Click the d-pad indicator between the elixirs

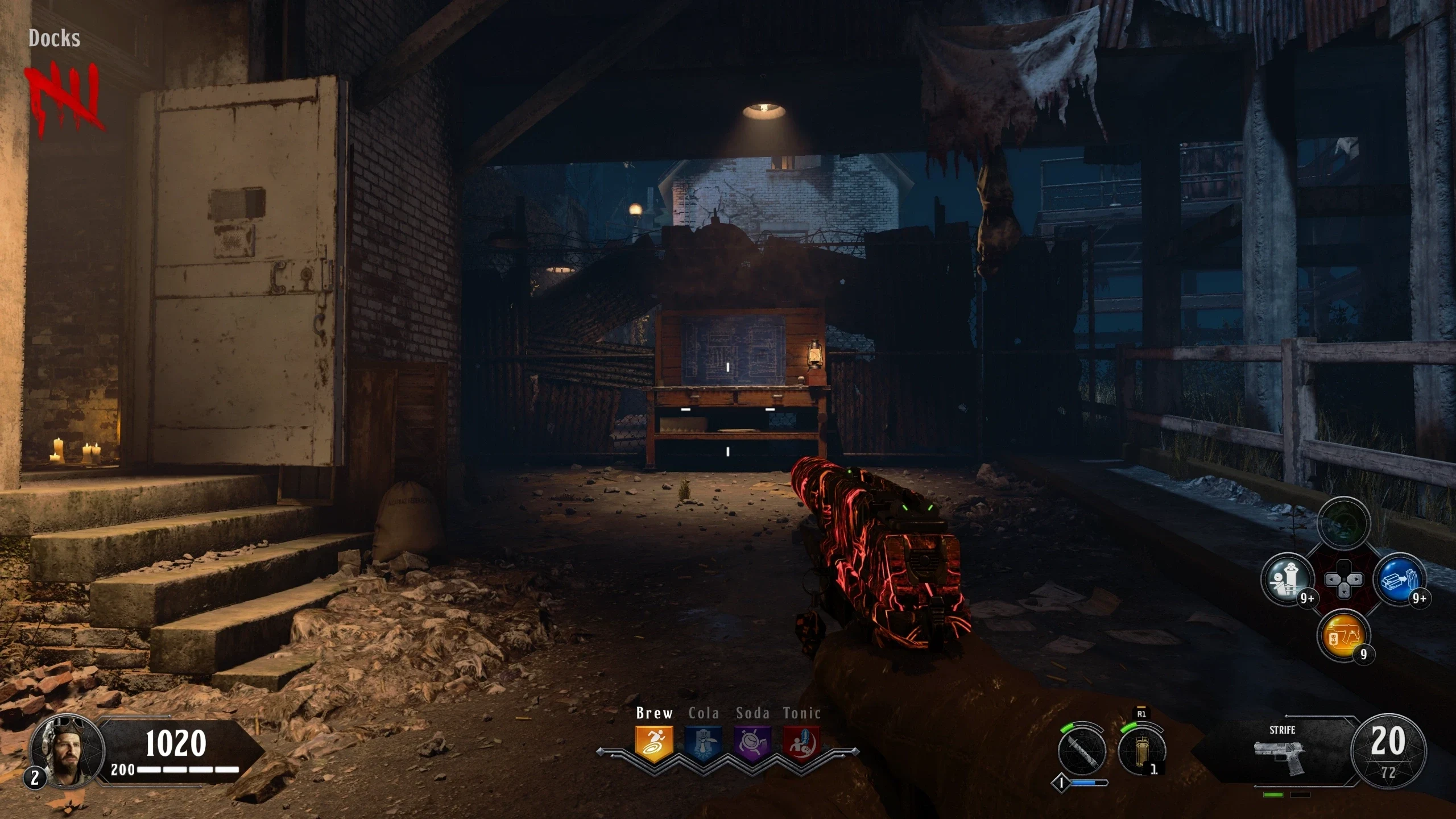pos(1343,580)
